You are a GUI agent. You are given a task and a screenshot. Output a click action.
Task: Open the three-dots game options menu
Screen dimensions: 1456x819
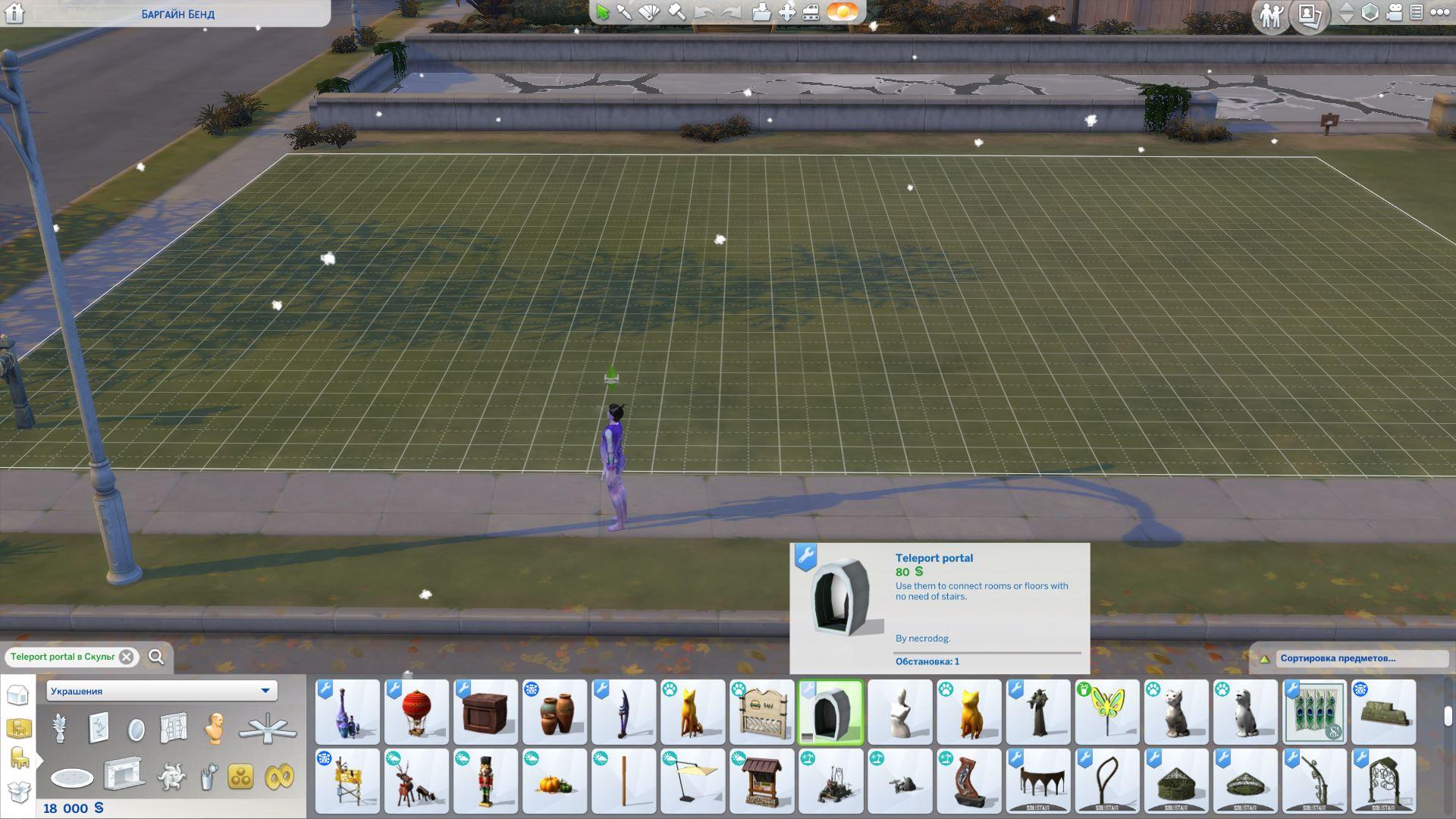[x=1439, y=12]
